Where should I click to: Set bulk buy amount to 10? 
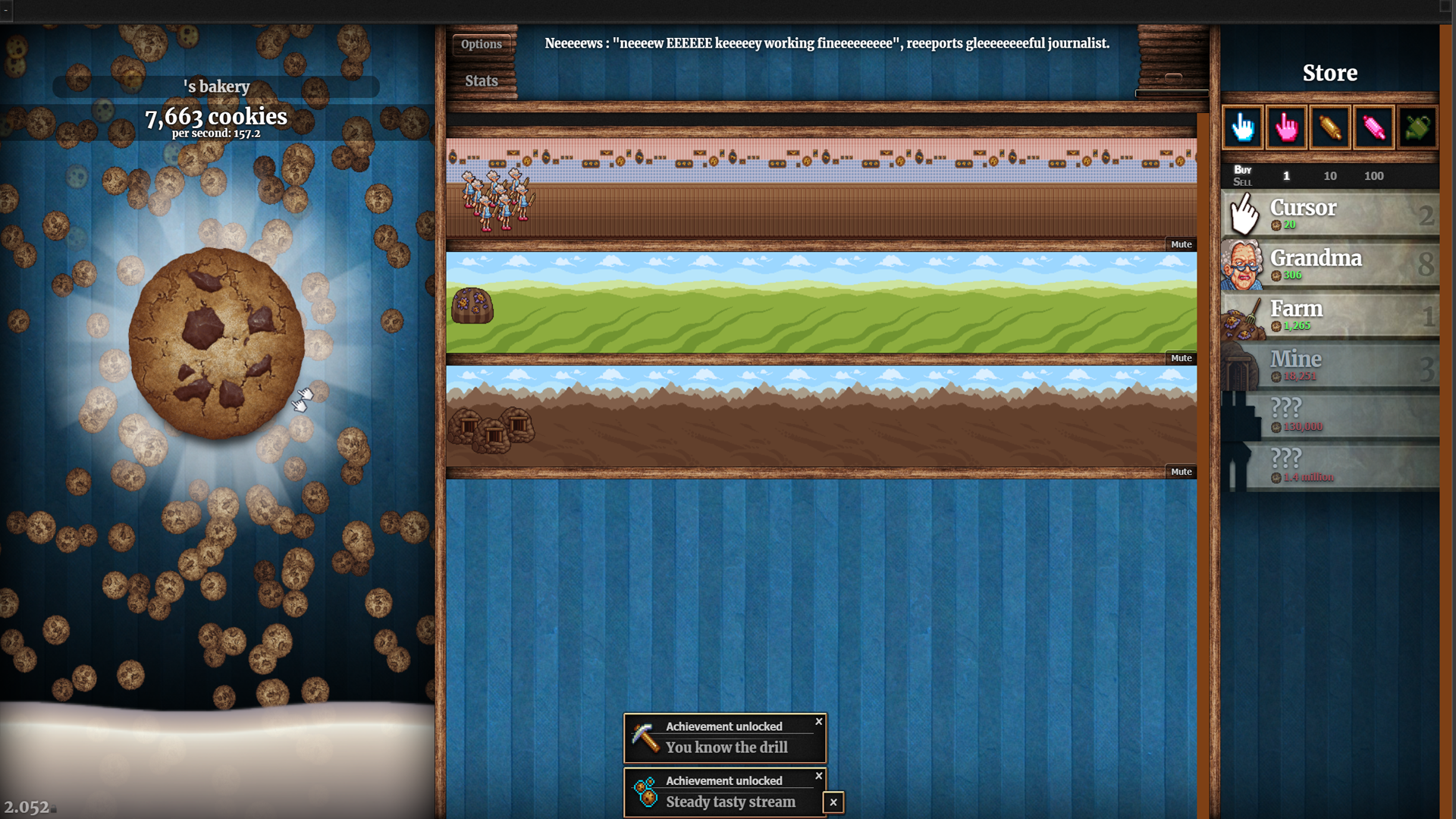point(1330,176)
